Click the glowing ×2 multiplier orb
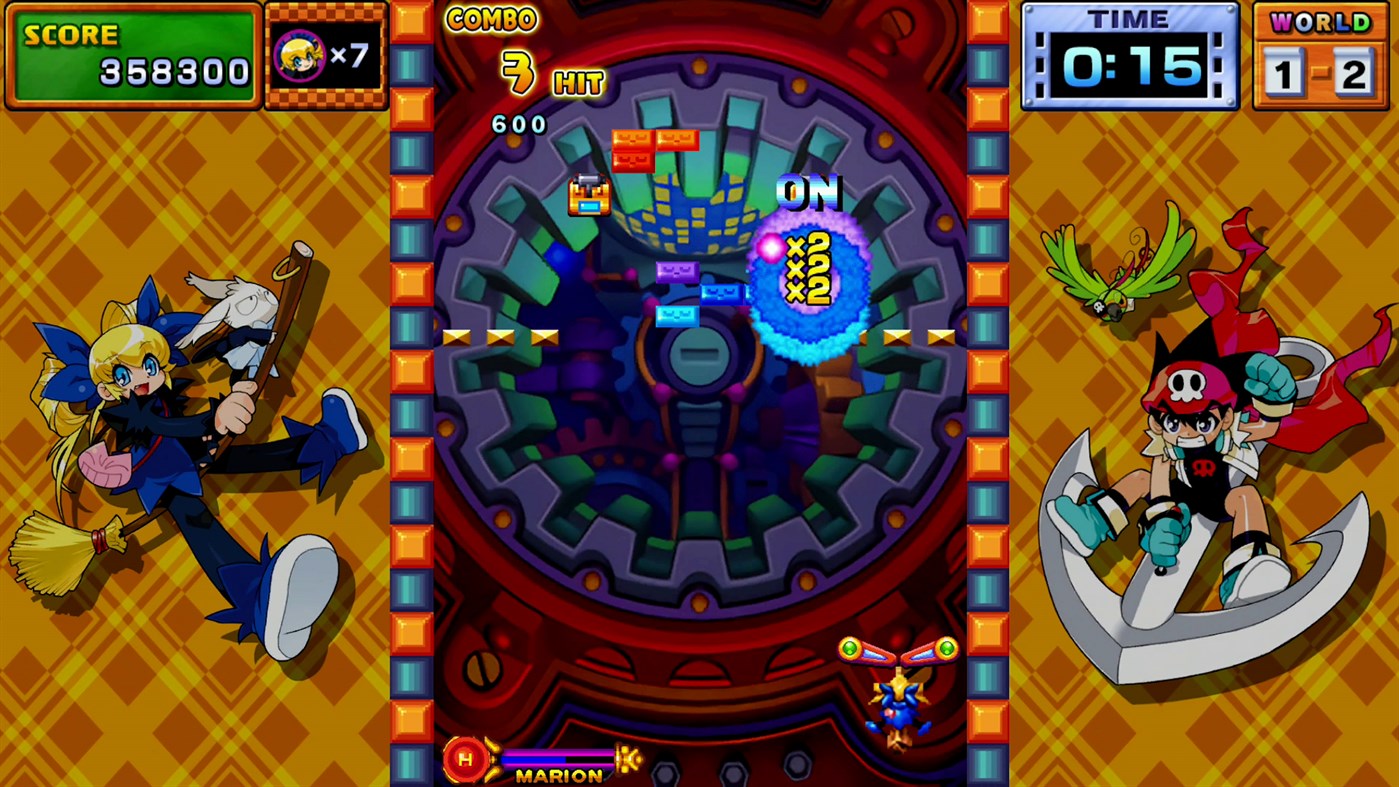Screen dimensions: 1399x787 [808, 280]
